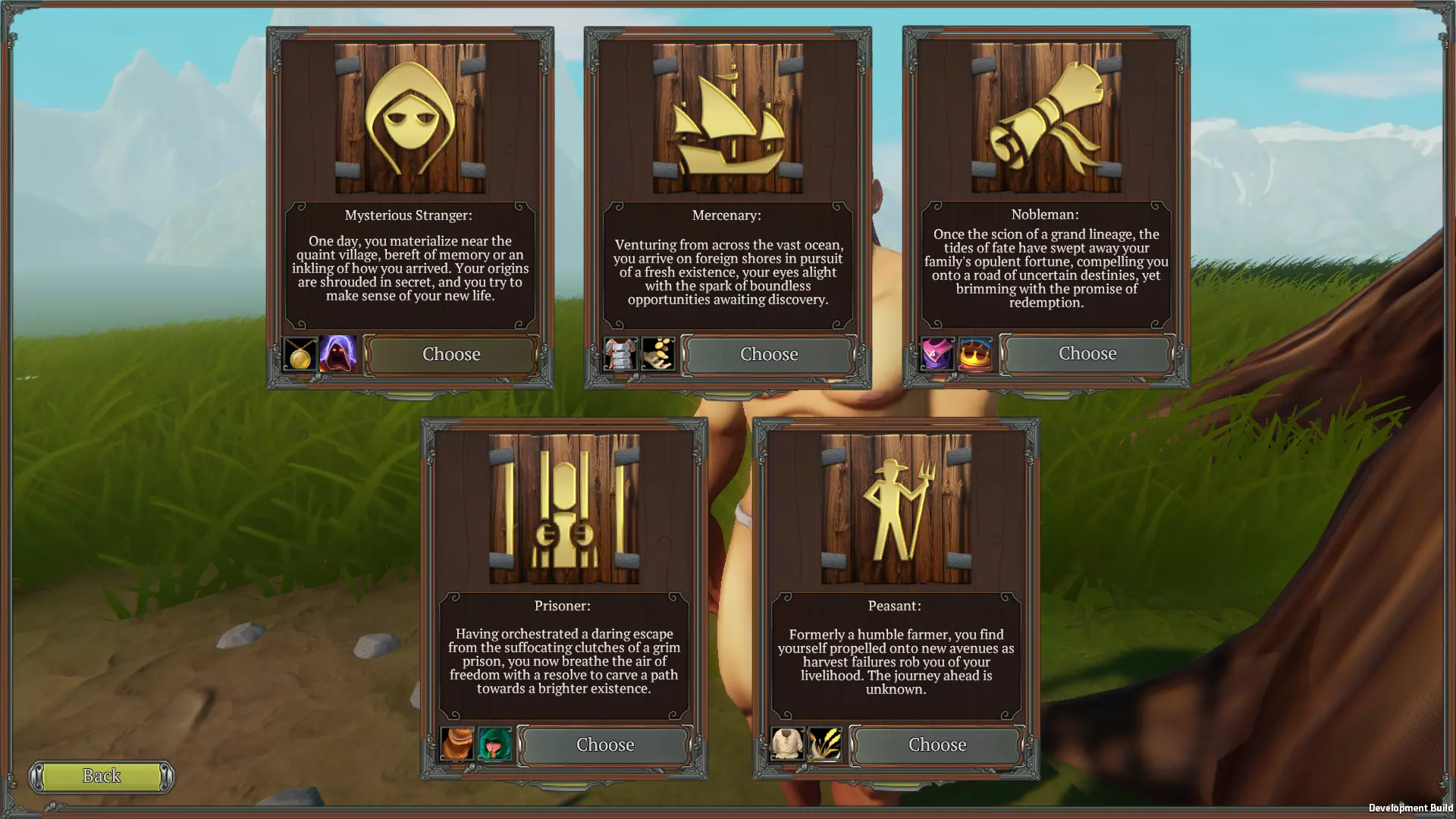Choose the Mercenary origin
Screen dimensions: 1456x819
[x=769, y=354]
